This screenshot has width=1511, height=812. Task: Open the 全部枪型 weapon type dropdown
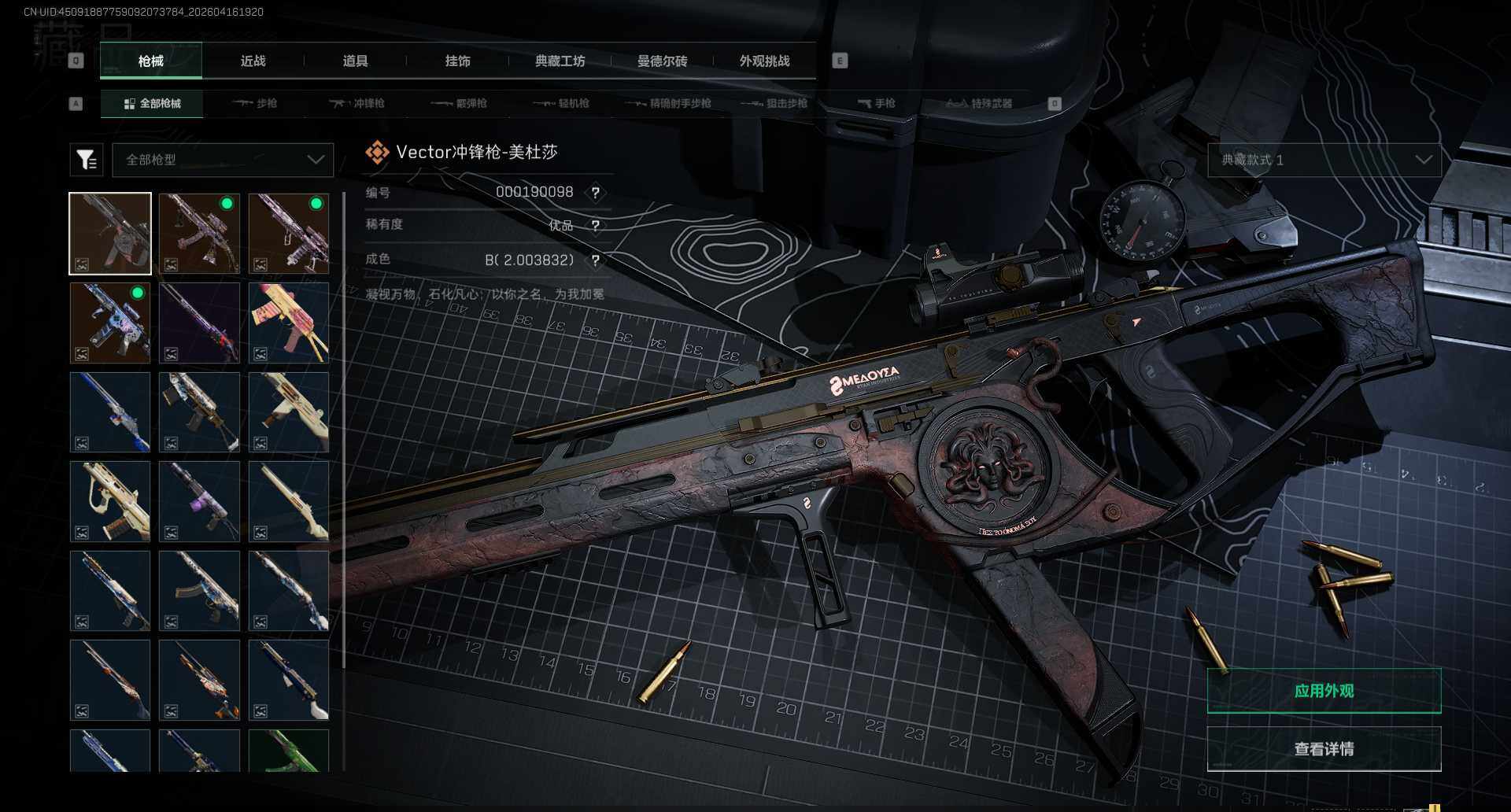(x=224, y=160)
